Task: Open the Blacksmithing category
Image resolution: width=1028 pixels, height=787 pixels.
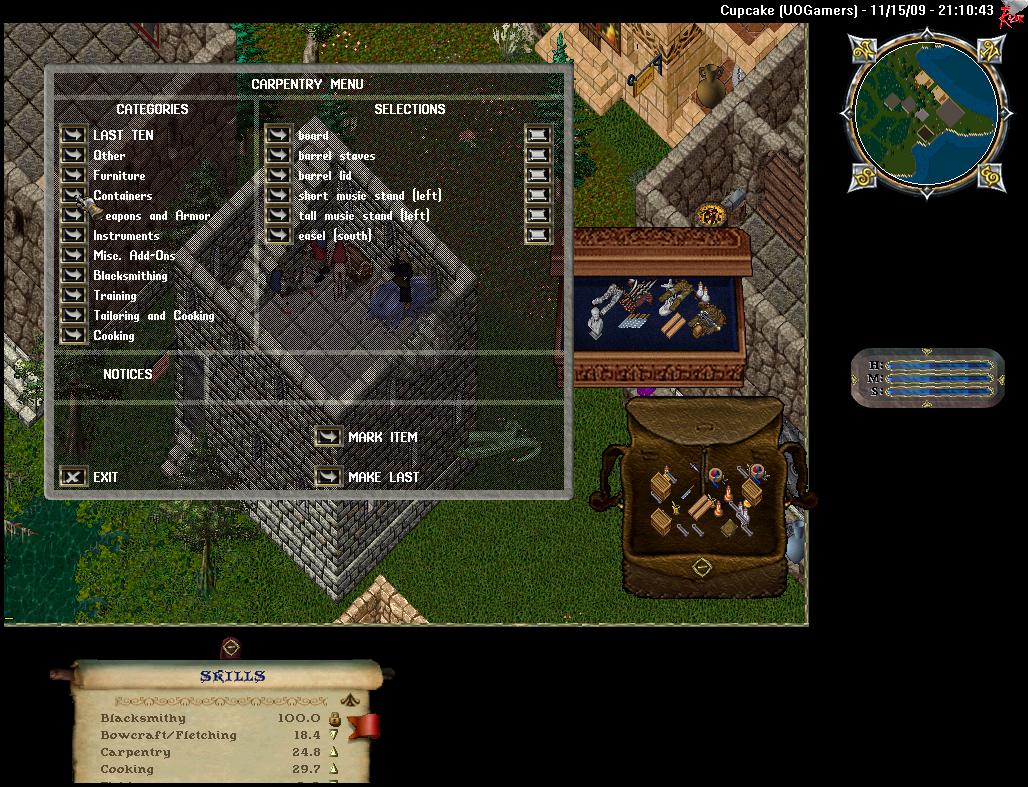Action: [73, 275]
